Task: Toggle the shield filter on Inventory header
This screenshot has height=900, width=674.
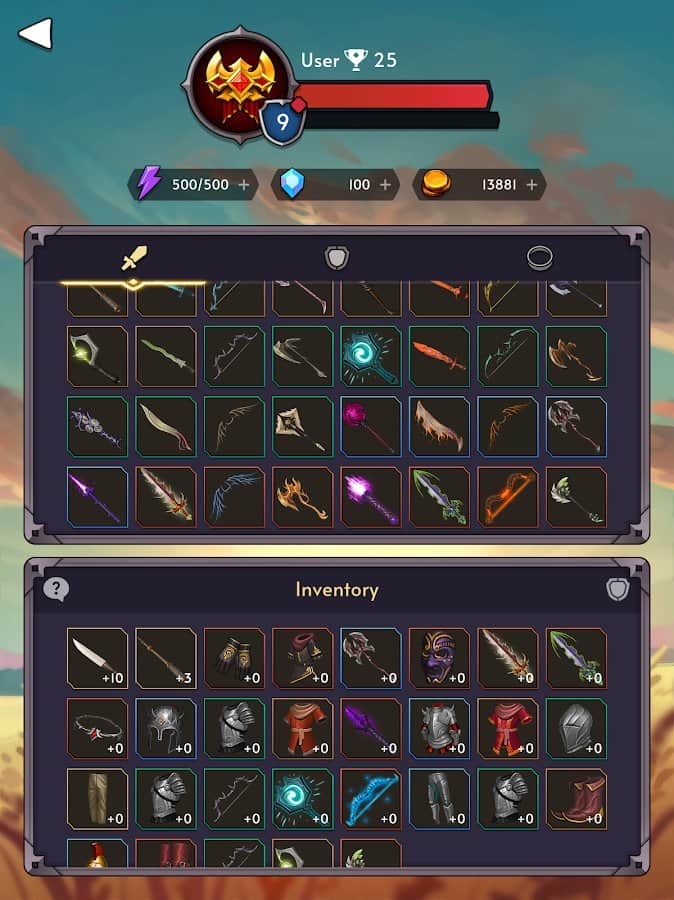Action: click(618, 589)
